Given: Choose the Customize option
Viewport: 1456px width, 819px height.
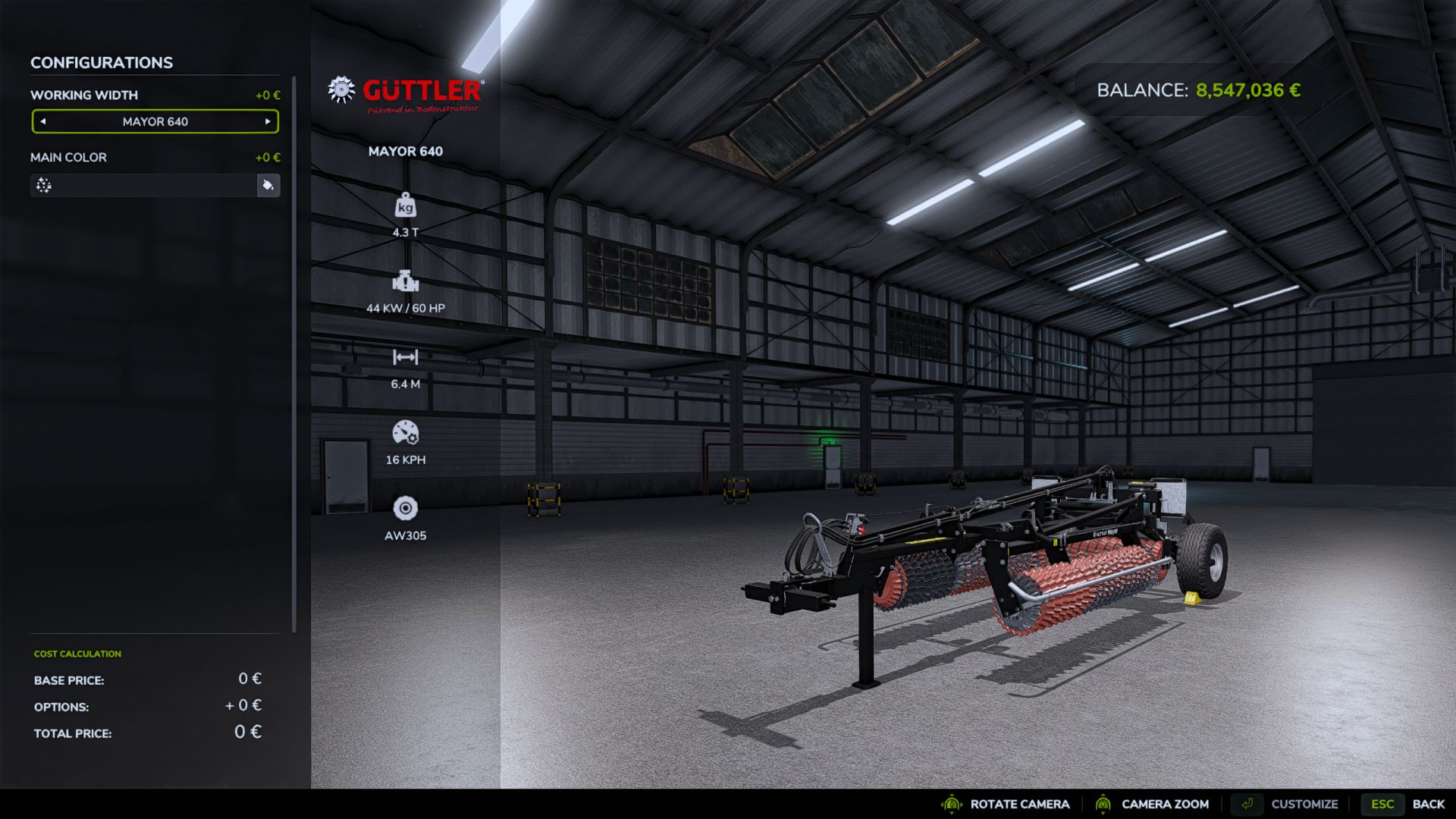Looking at the screenshot, I should point(1304,804).
